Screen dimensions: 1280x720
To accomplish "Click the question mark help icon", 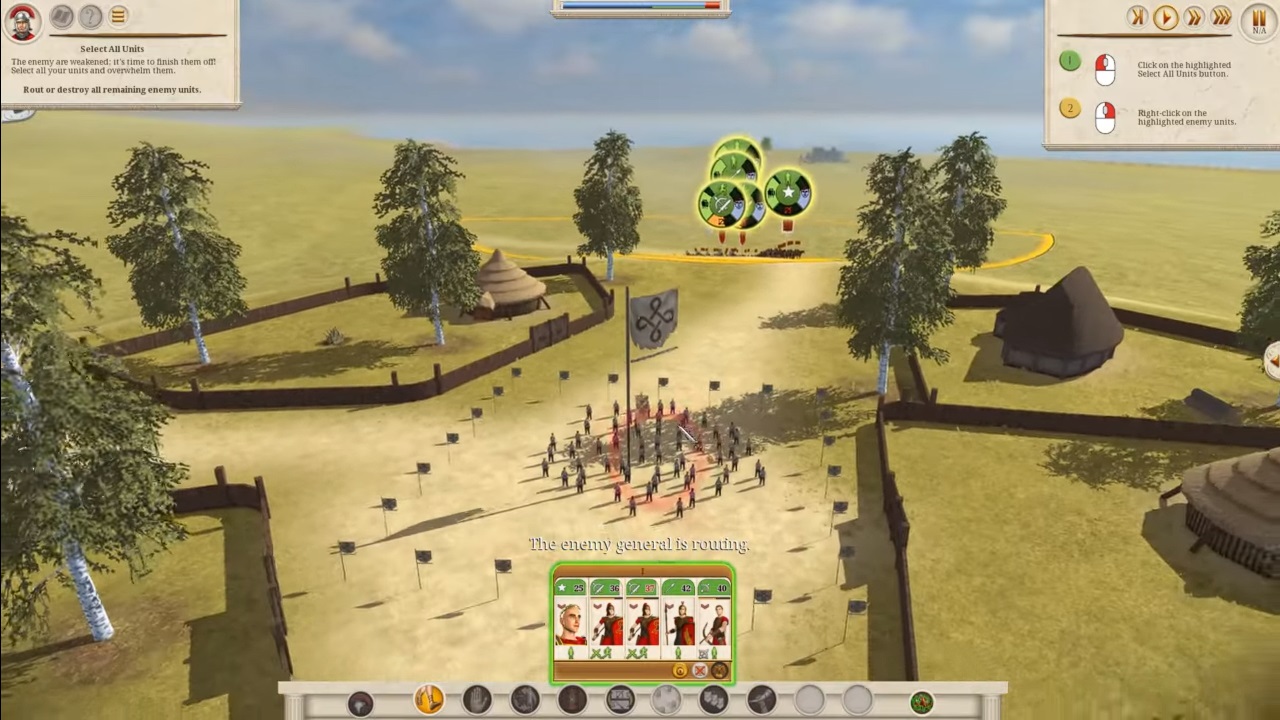I will 89,16.
